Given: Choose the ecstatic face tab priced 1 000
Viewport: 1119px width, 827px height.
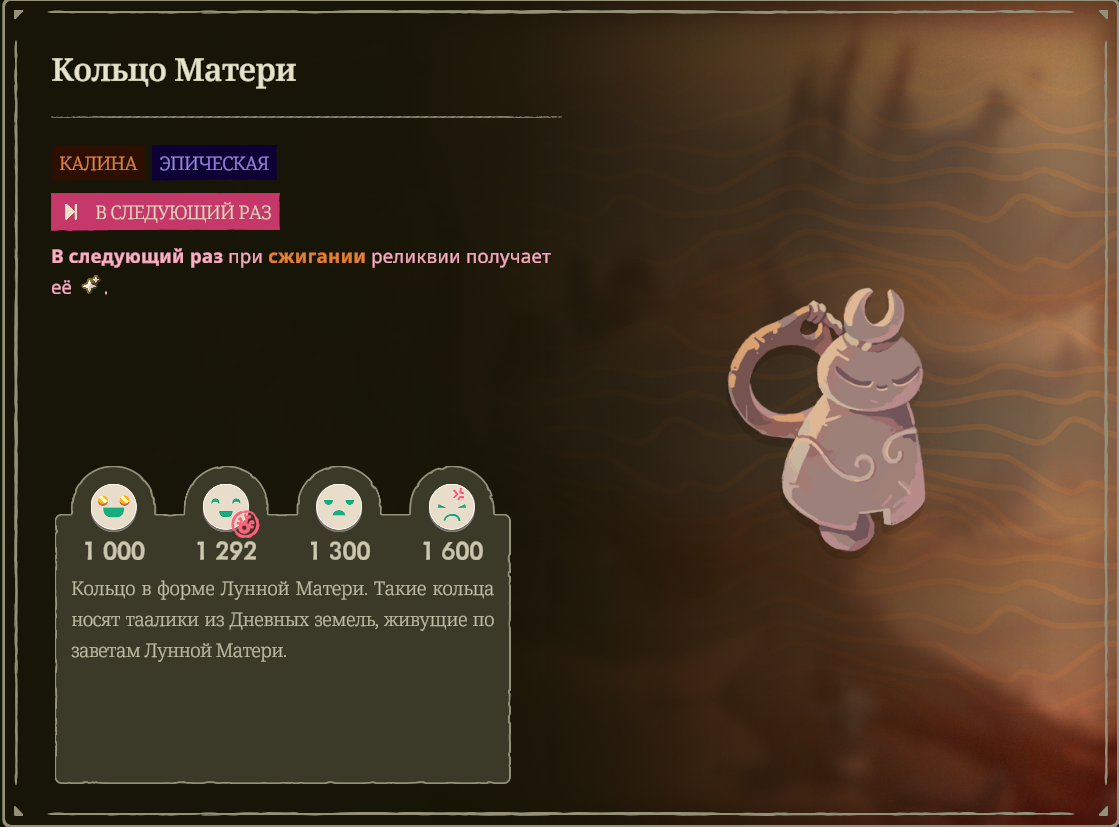Looking at the screenshot, I should [114, 508].
